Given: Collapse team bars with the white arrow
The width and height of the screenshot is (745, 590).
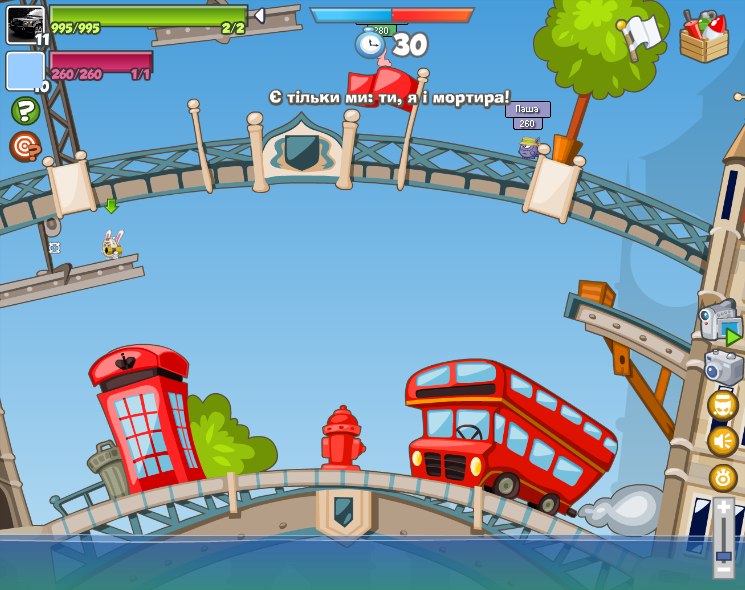Looking at the screenshot, I should click(258, 15).
